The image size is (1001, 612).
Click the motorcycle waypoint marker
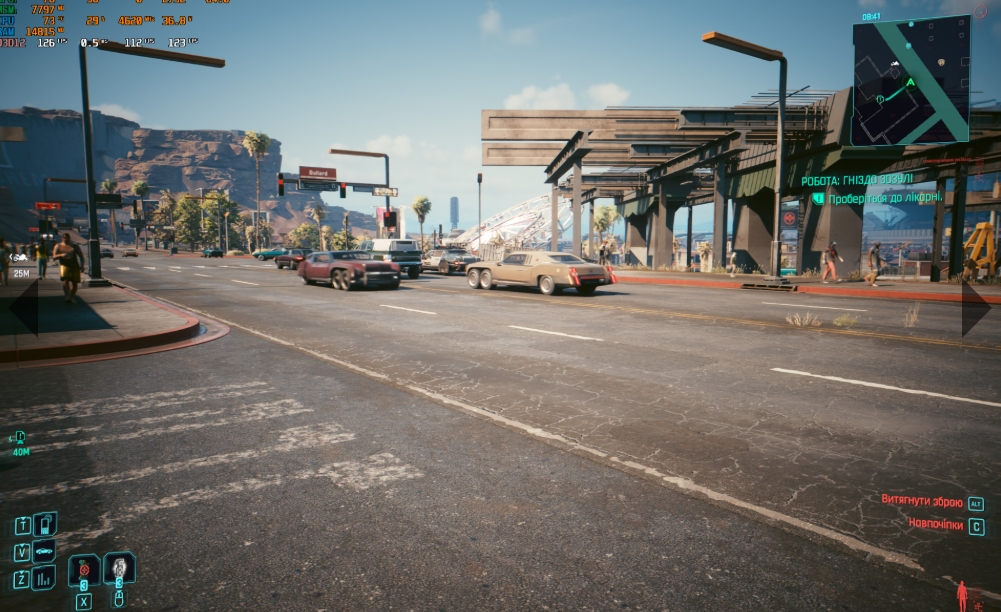pos(19,258)
